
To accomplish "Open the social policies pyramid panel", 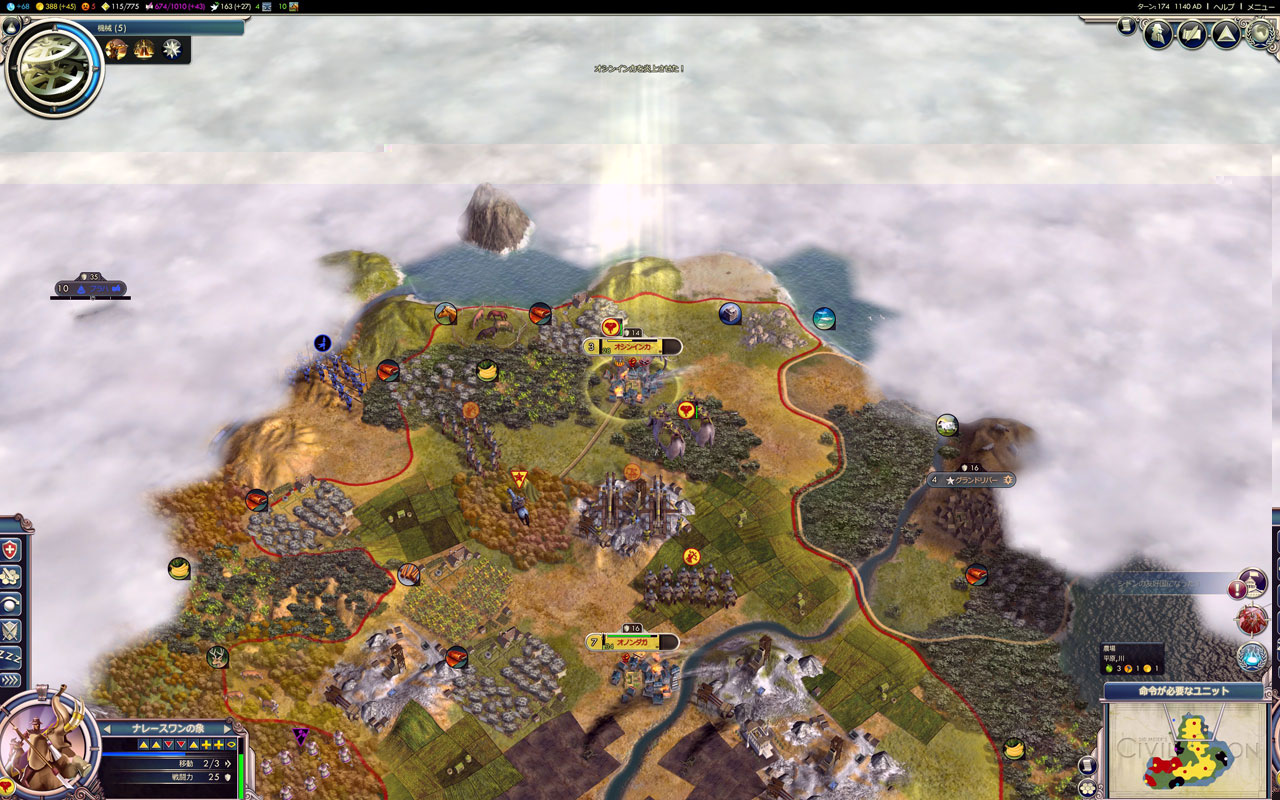I will pos(1226,35).
